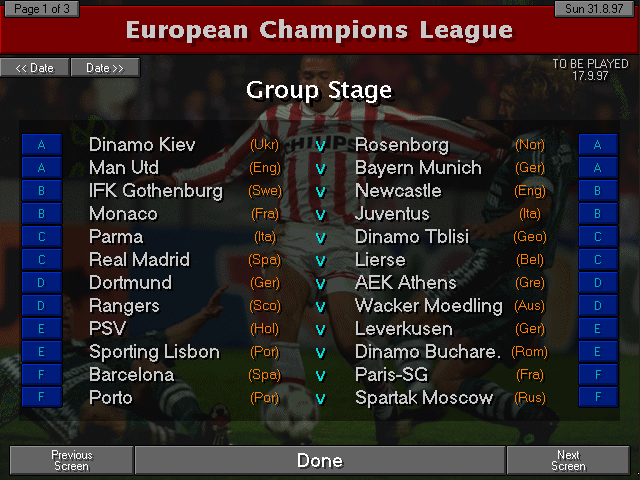The height and width of the screenshot is (480, 640).
Task: Jump back with the << Date button
Action: coord(35,68)
